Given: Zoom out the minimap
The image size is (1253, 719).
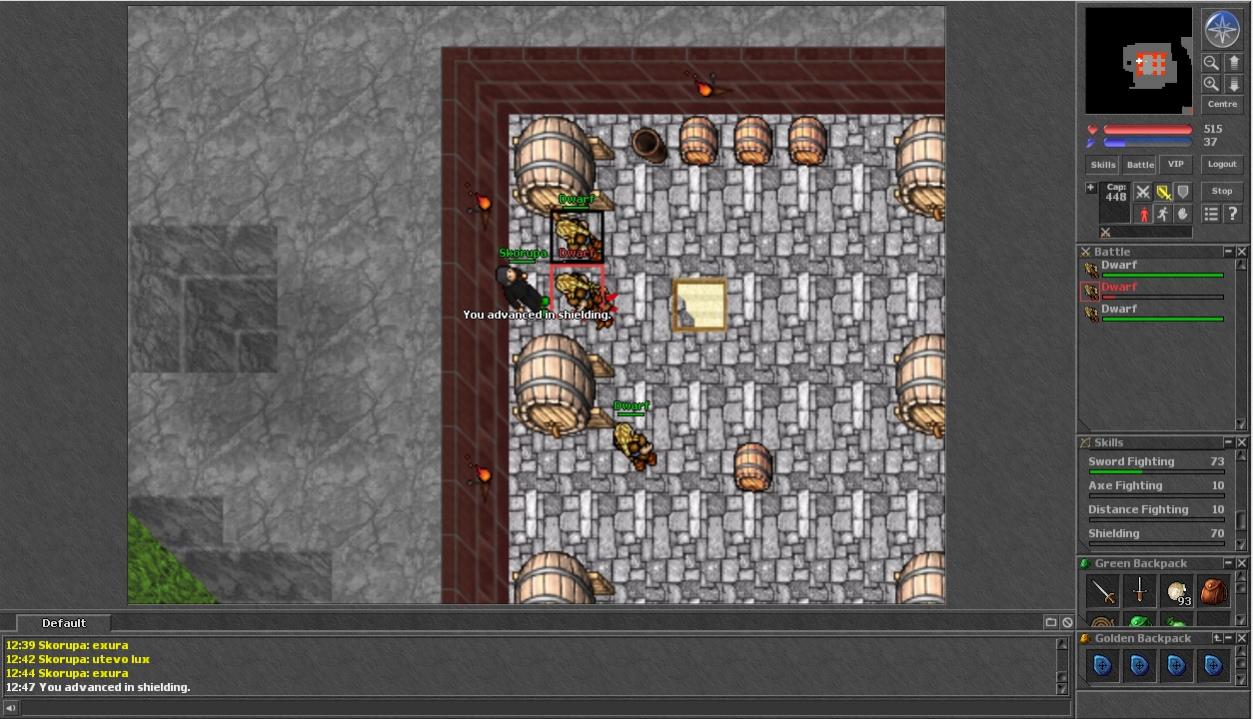Looking at the screenshot, I should [1211, 62].
